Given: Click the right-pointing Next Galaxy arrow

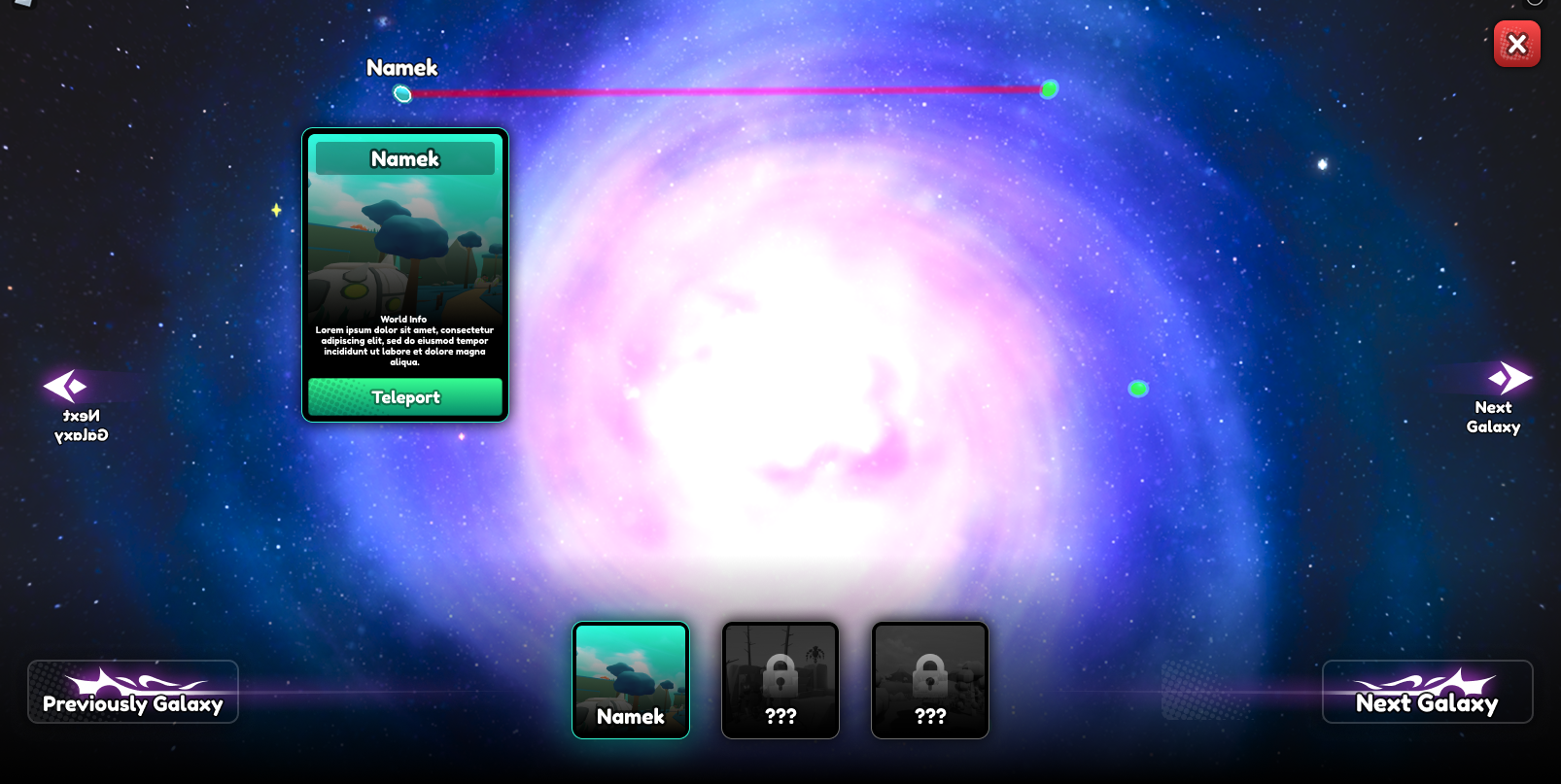Looking at the screenshot, I should (x=1509, y=378).
